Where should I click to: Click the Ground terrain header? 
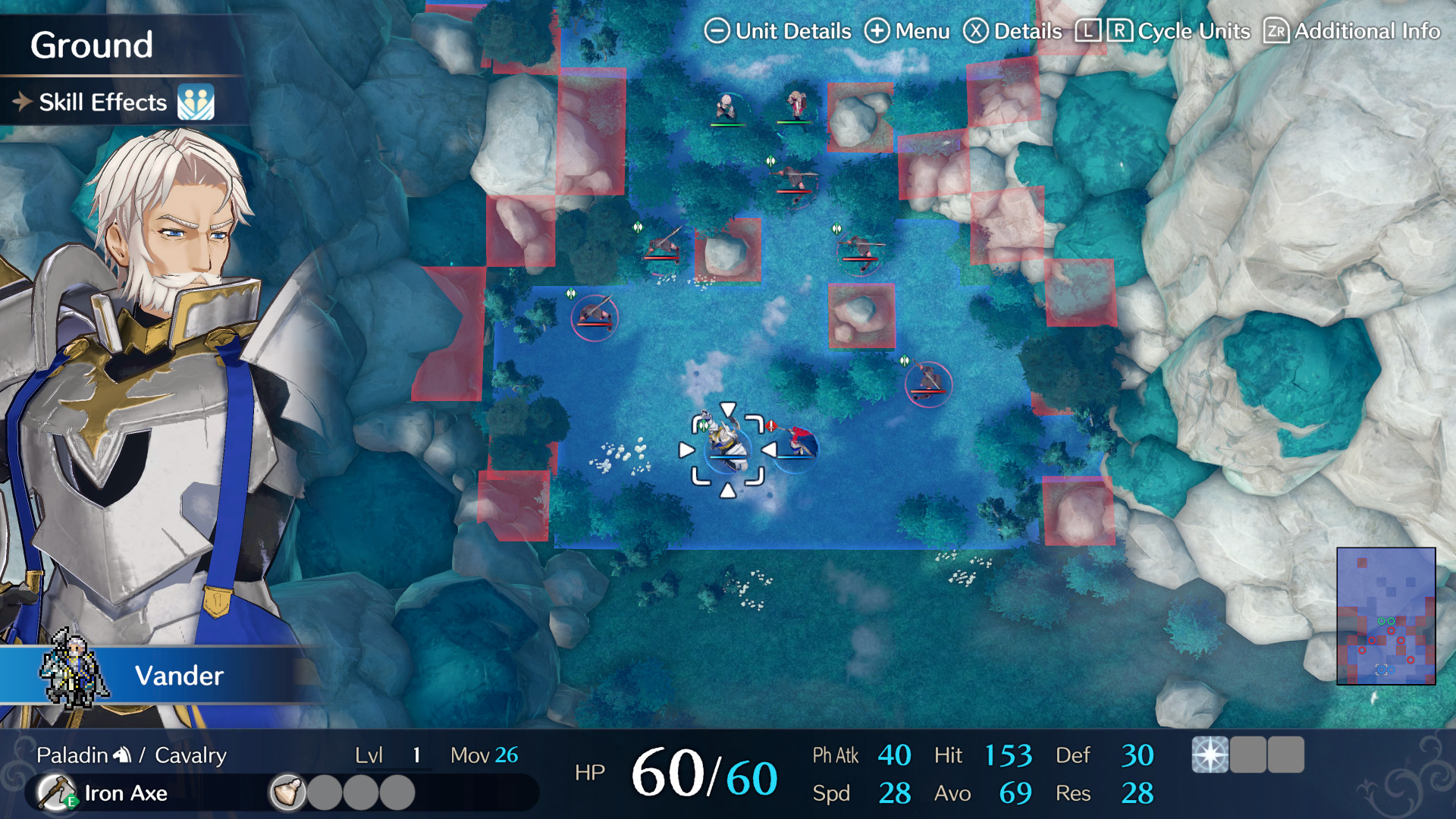(92, 44)
